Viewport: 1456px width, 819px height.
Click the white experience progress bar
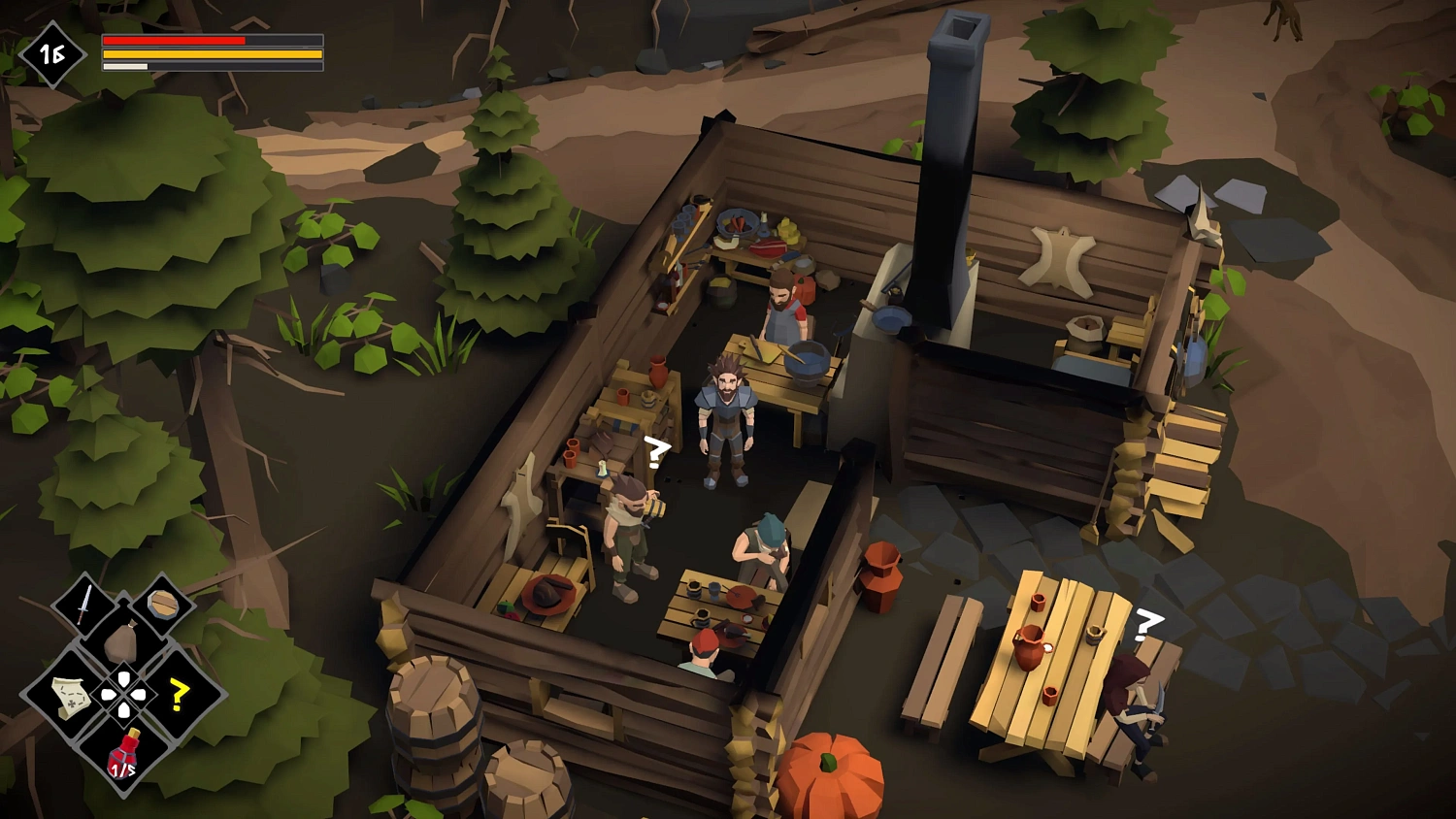[x=126, y=66]
